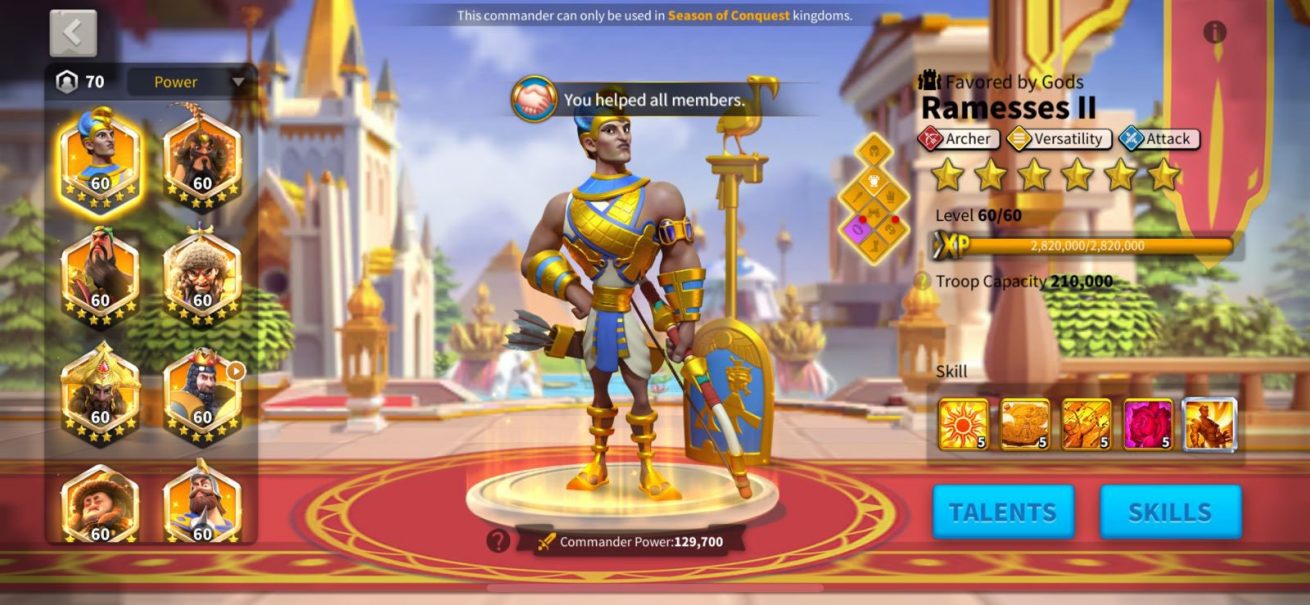The height and width of the screenshot is (605, 1310).
Task: Open the Power sort dropdown
Action: coord(187,82)
